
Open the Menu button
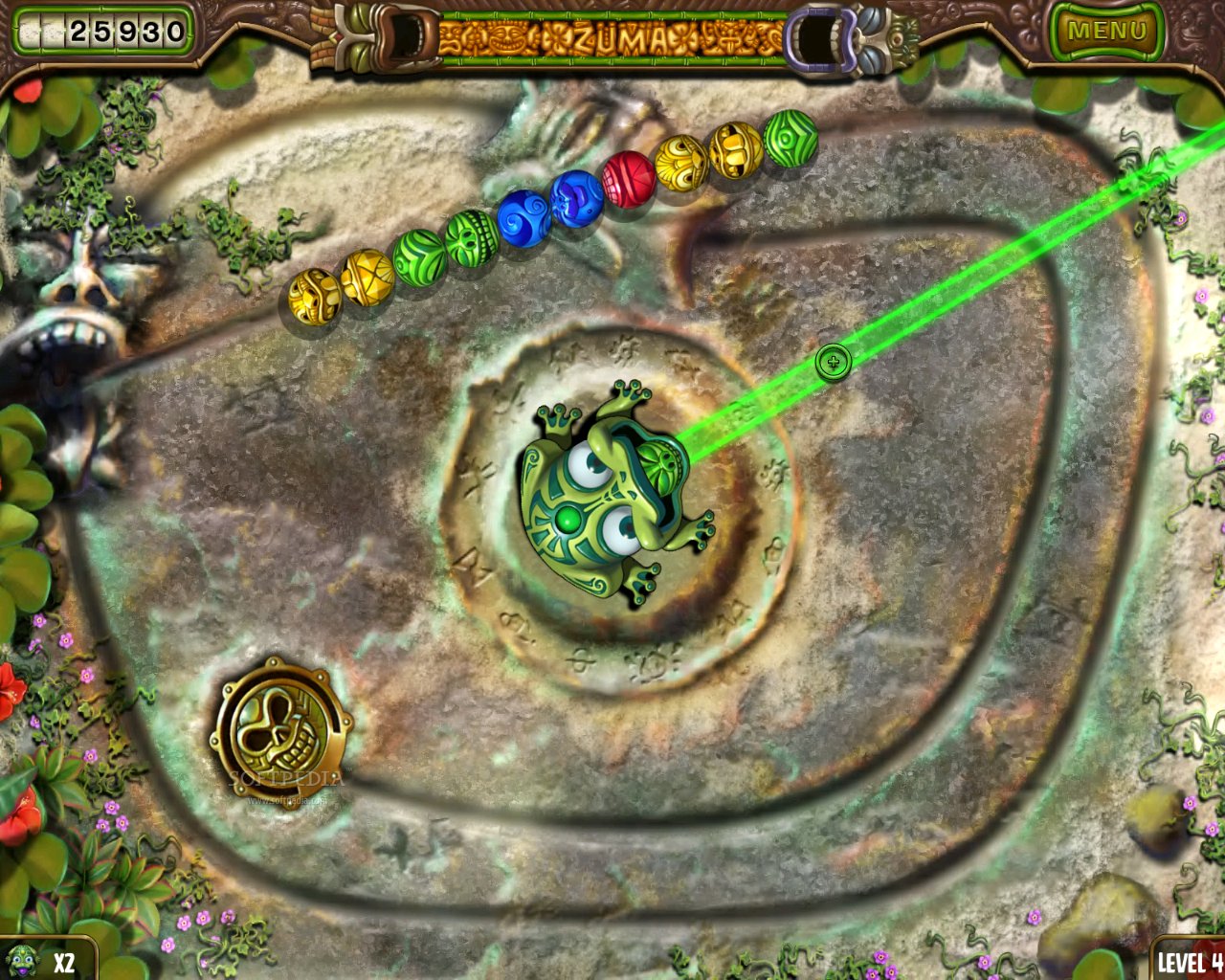[1106, 31]
